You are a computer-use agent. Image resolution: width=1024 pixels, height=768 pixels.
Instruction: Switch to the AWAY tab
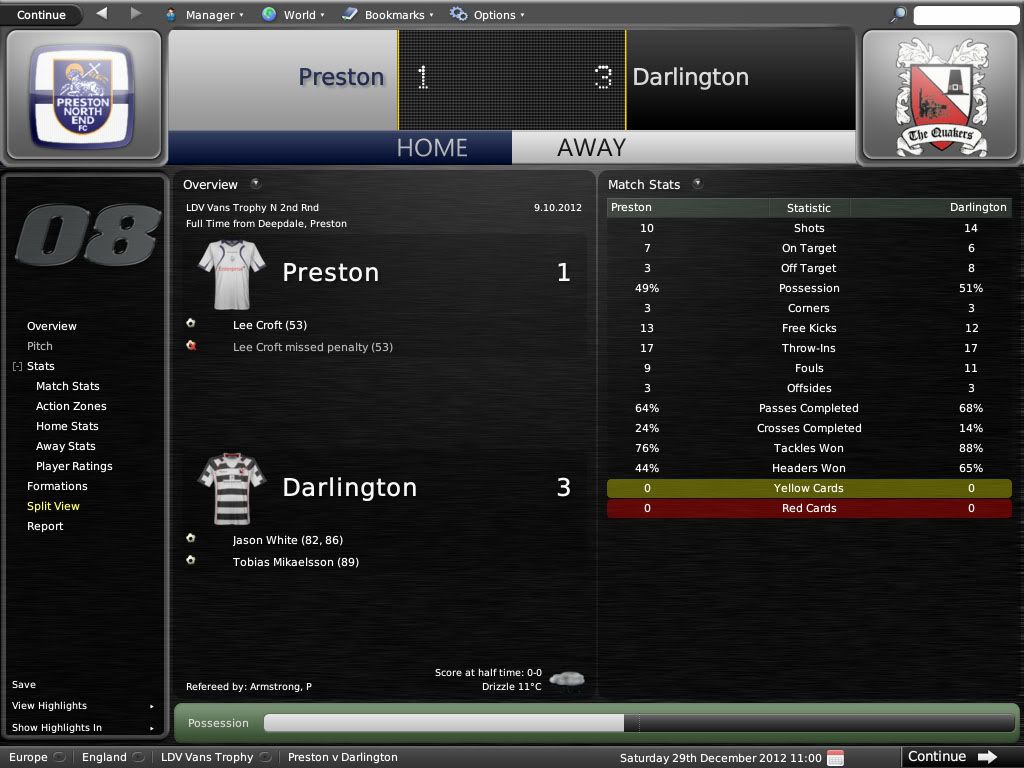[591, 147]
